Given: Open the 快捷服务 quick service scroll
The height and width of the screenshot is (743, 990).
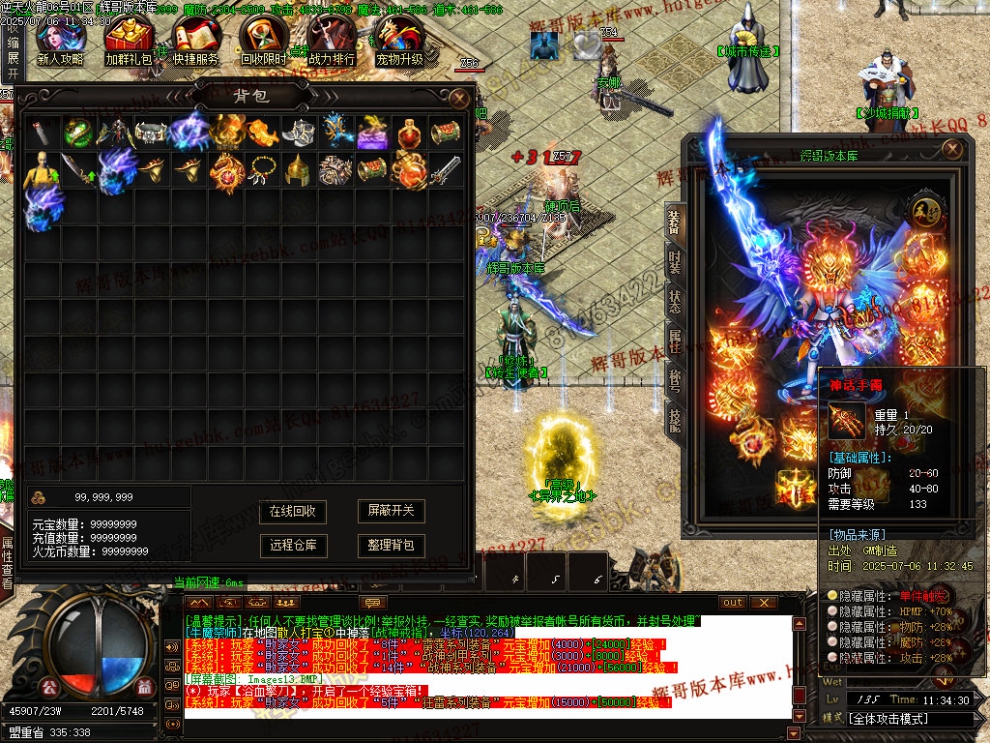Looking at the screenshot, I should pos(196,40).
